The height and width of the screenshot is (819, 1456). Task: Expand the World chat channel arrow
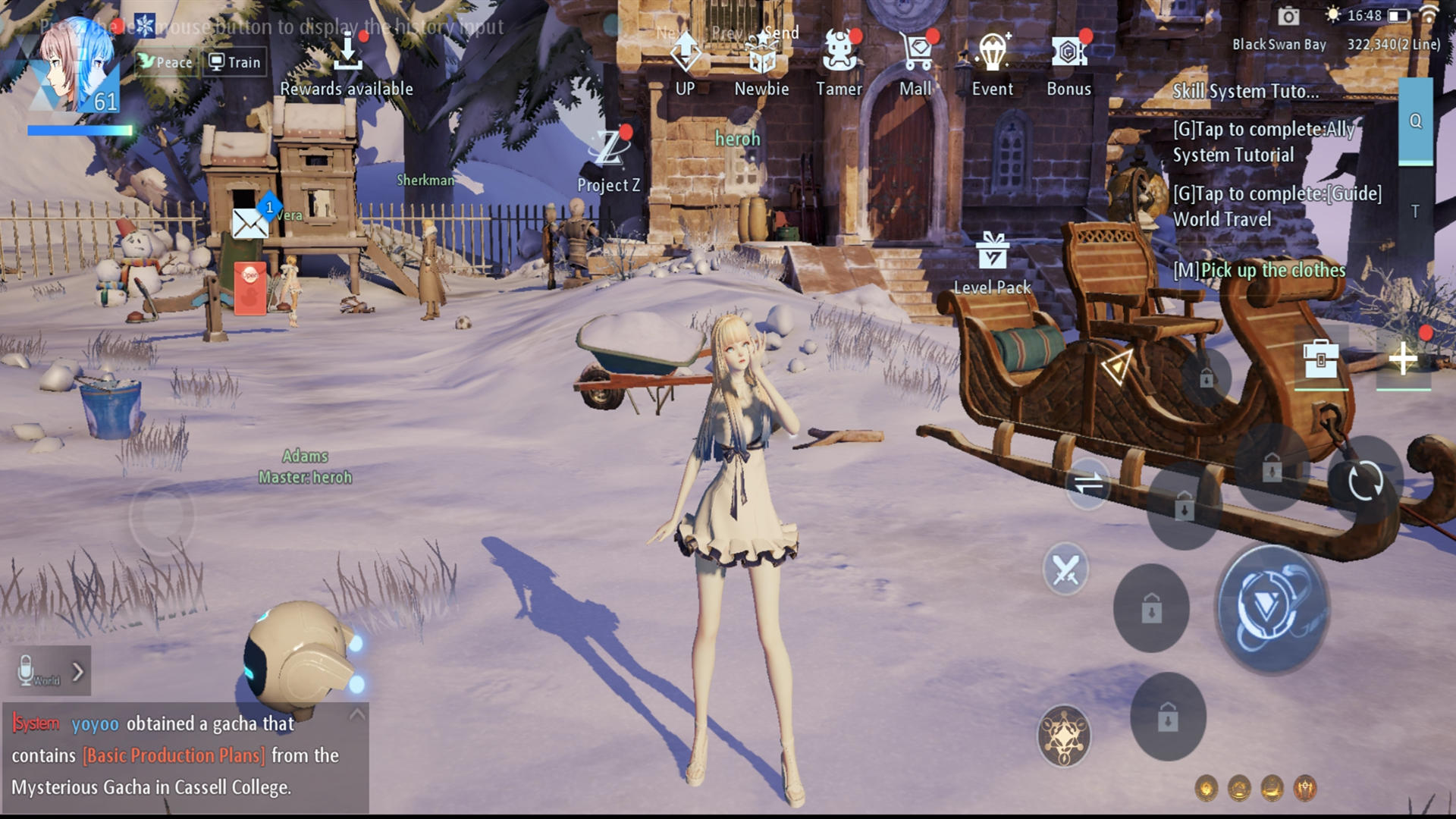tap(78, 670)
